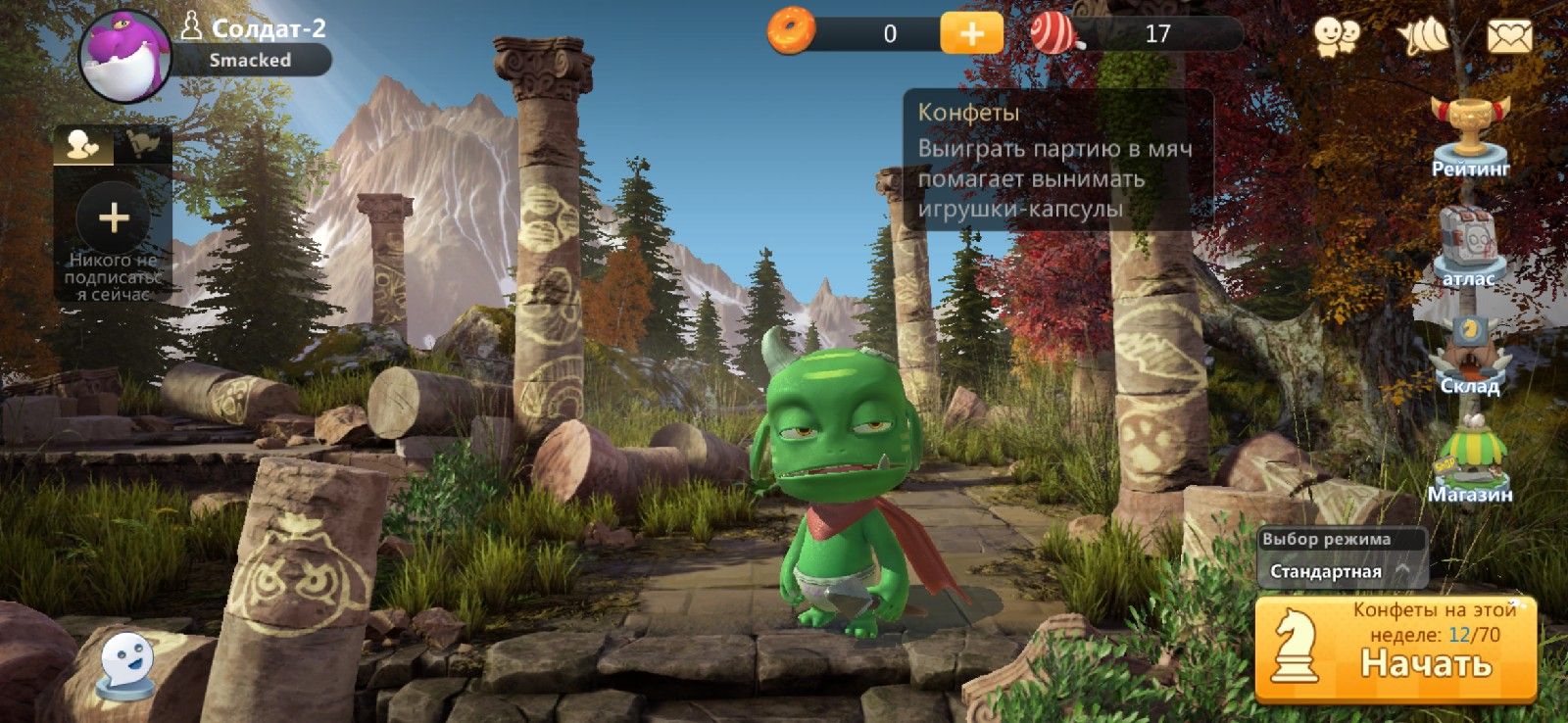
Task: Switch to the second social tab
Action: pyautogui.click(x=143, y=145)
